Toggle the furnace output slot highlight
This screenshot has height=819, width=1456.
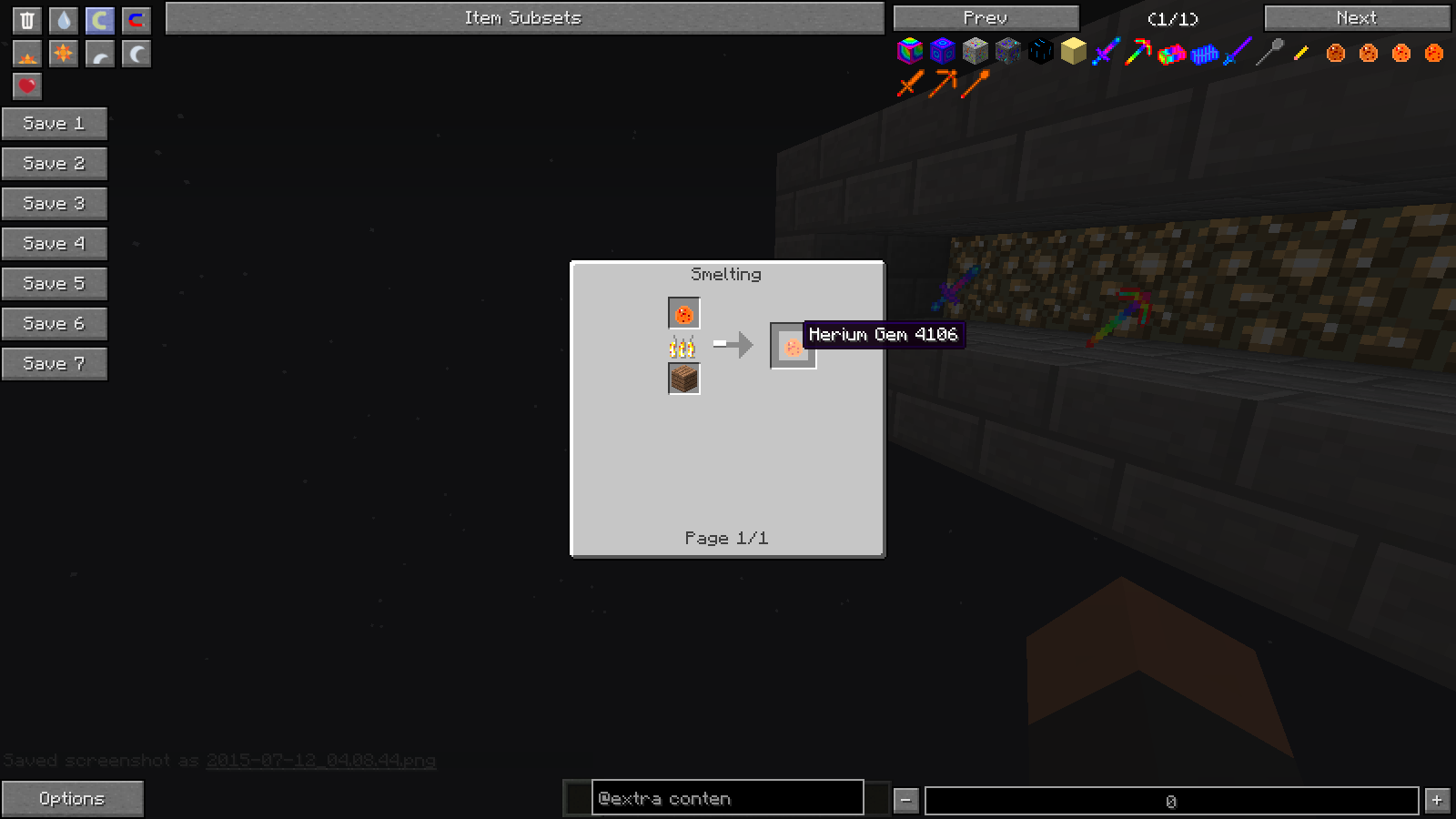[x=793, y=346]
